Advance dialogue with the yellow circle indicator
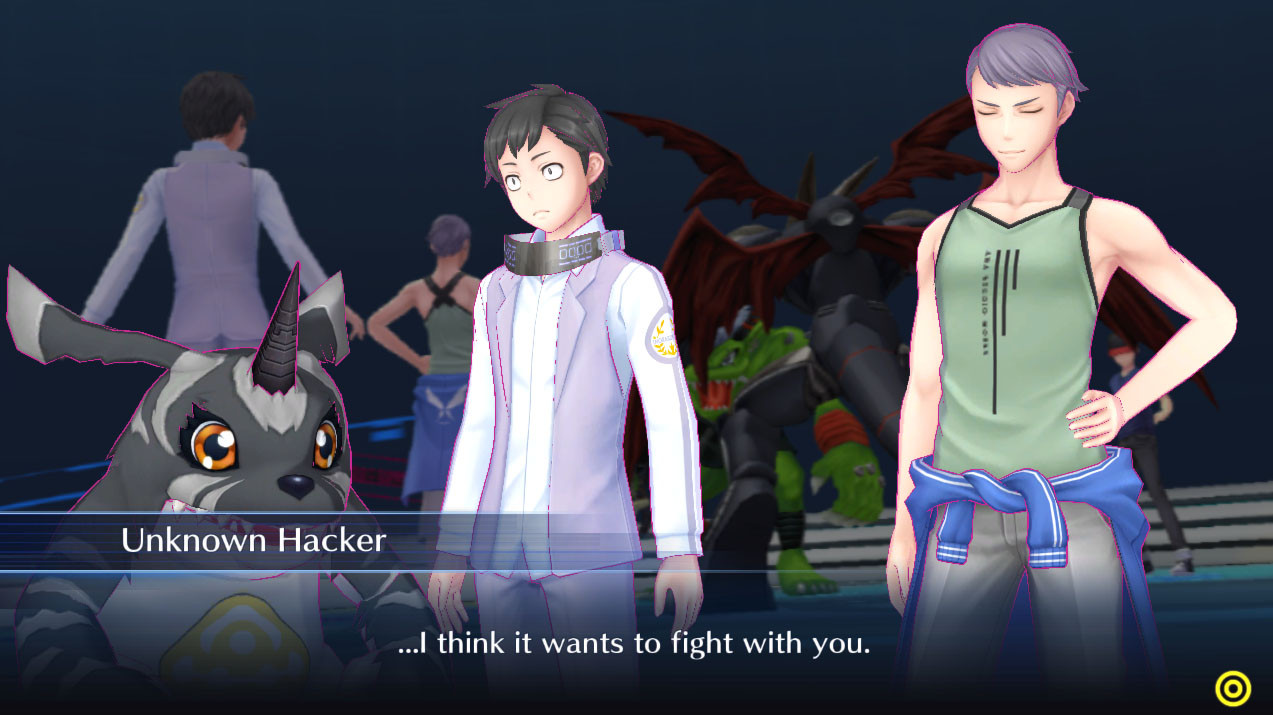This screenshot has height=715, width=1273. [1232, 688]
